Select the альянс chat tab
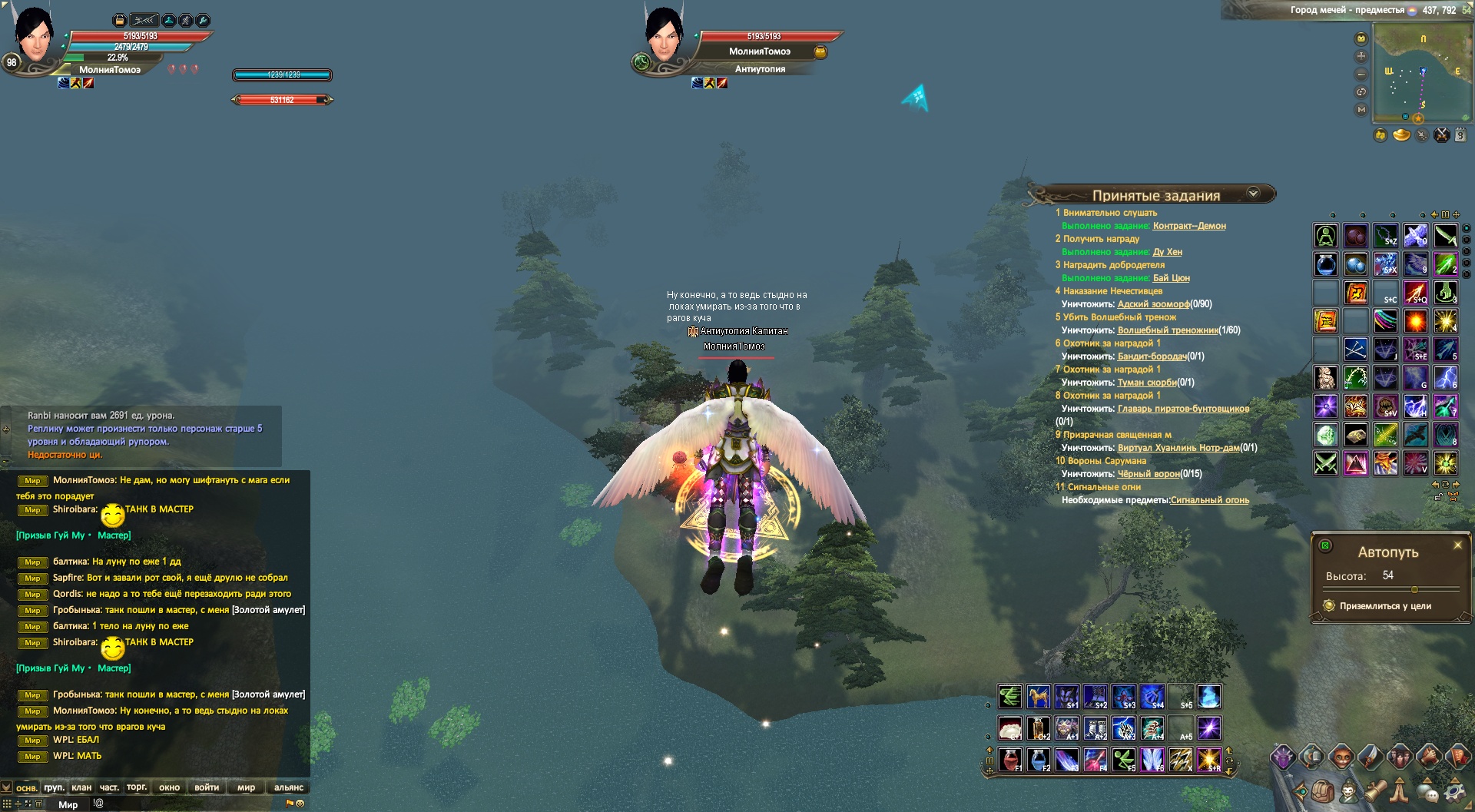Image resolution: width=1475 pixels, height=812 pixels. [x=289, y=787]
